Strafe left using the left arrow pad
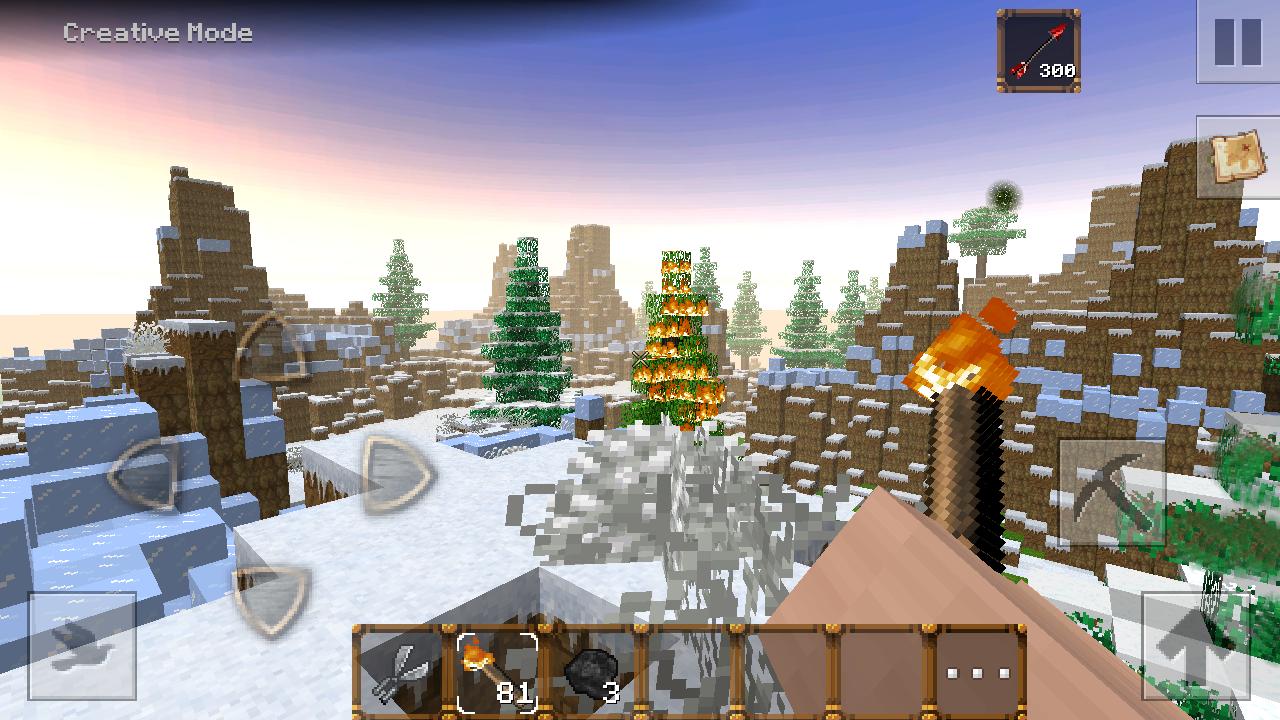 click(x=146, y=475)
